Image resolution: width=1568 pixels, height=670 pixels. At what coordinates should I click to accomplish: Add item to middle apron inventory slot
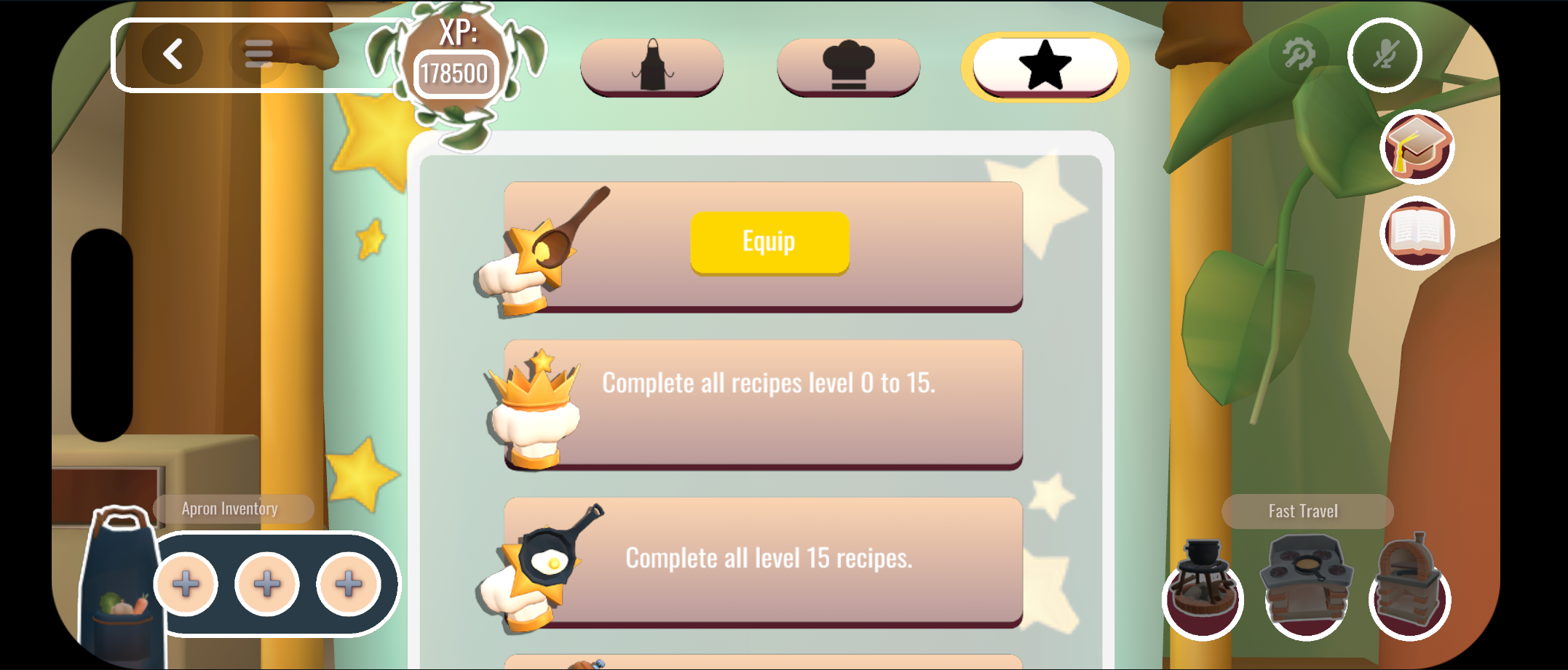(266, 583)
